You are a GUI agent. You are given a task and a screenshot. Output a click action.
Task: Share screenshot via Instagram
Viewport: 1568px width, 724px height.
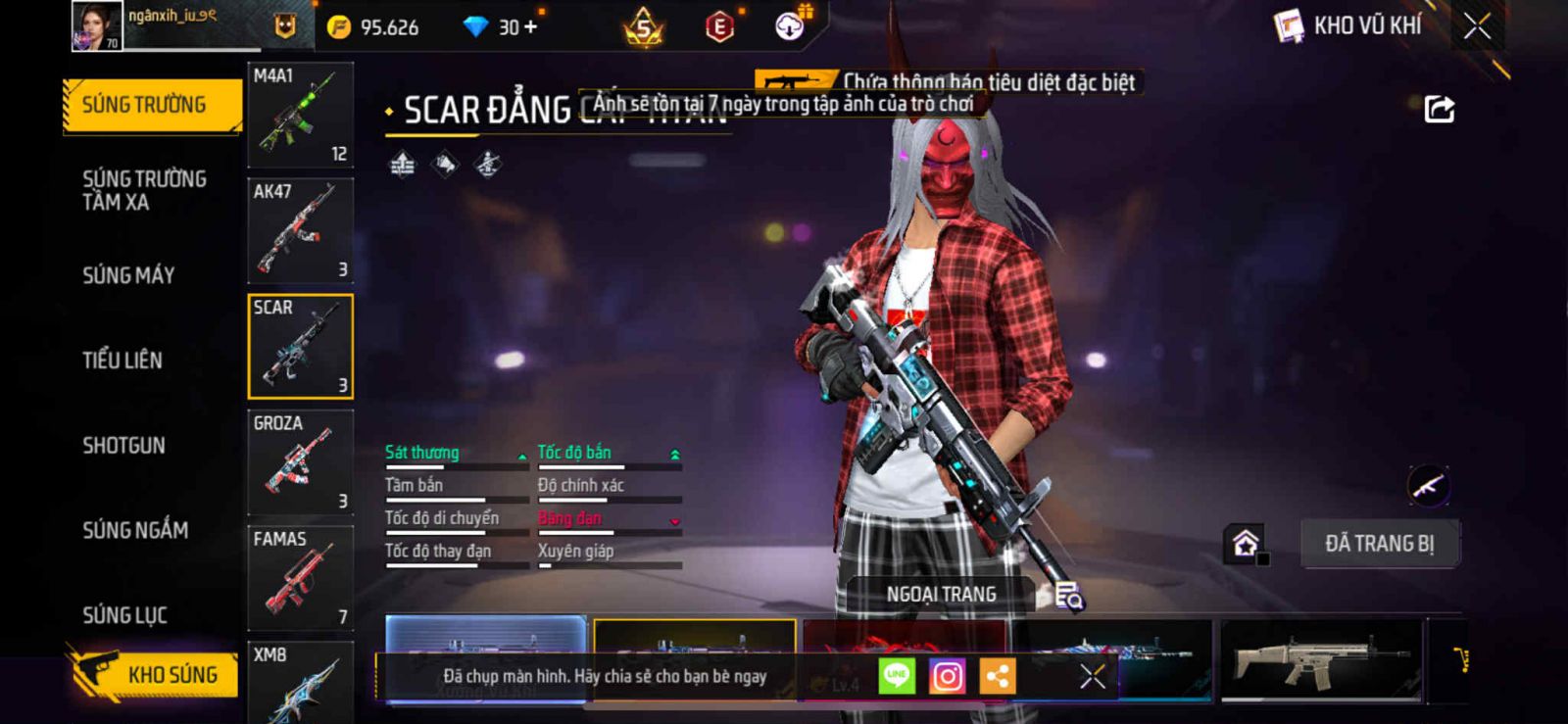(x=947, y=676)
